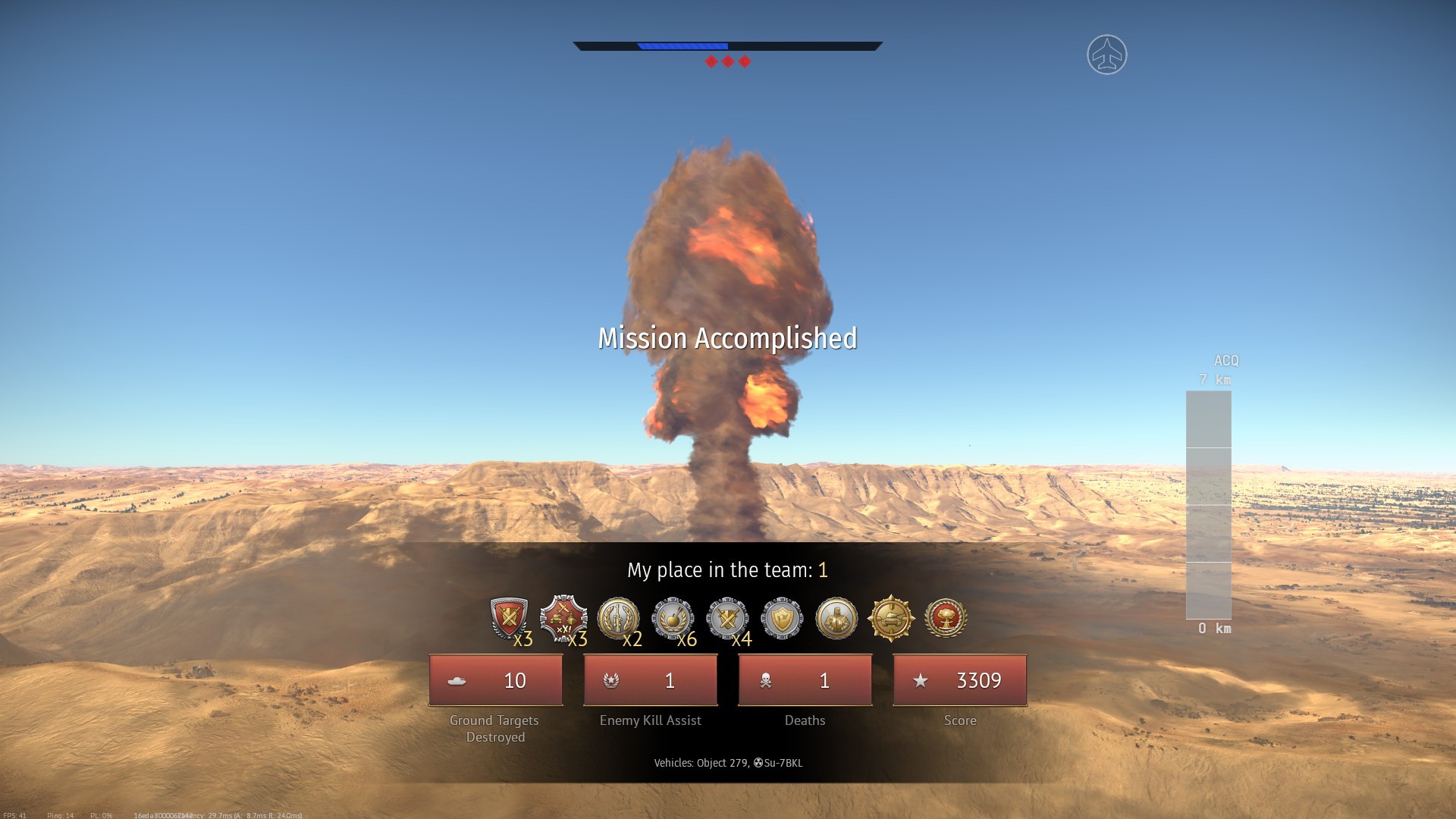Viewport: 1456px width, 819px height.
Task: Click the mushroom cloud nuke award medal
Action: [x=946, y=618]
